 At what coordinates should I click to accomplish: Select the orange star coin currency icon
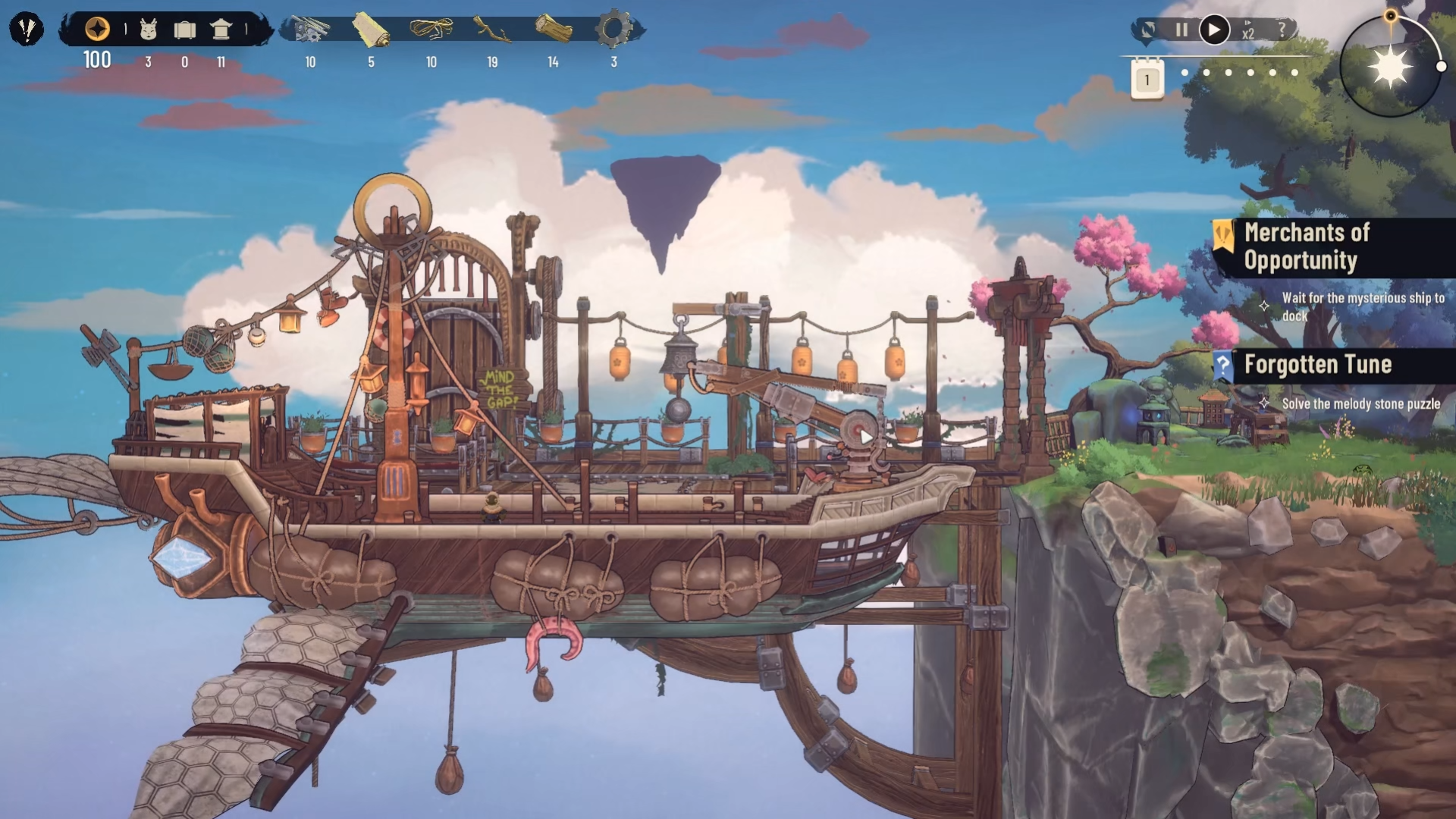(97, 30)
